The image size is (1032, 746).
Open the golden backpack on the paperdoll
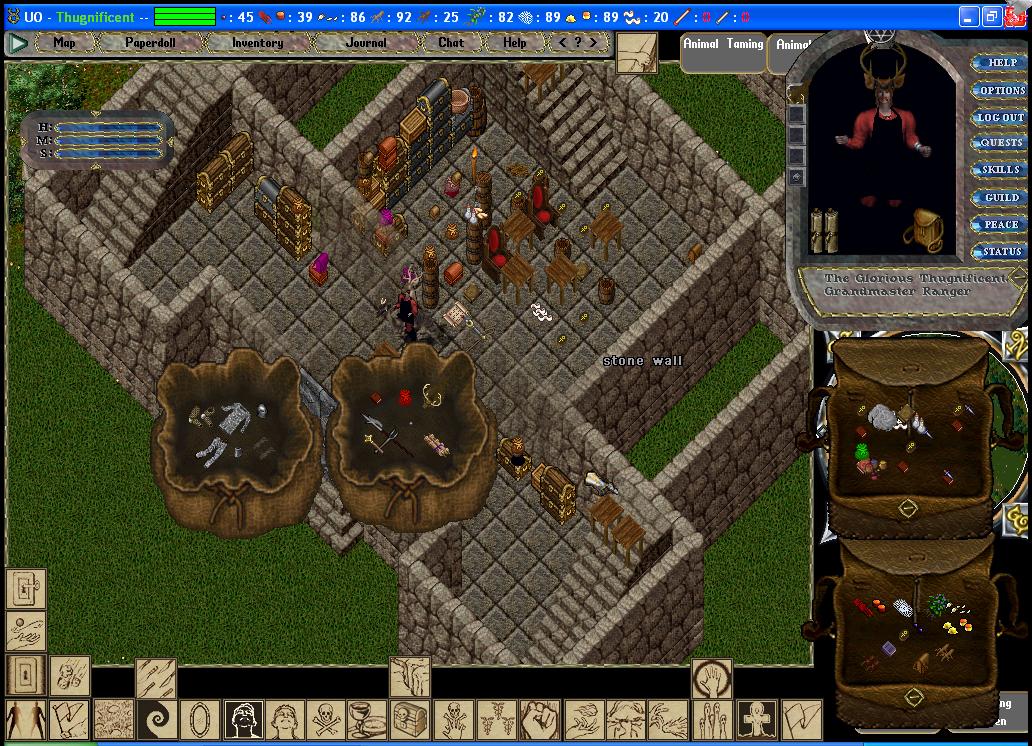click(923, 229)
